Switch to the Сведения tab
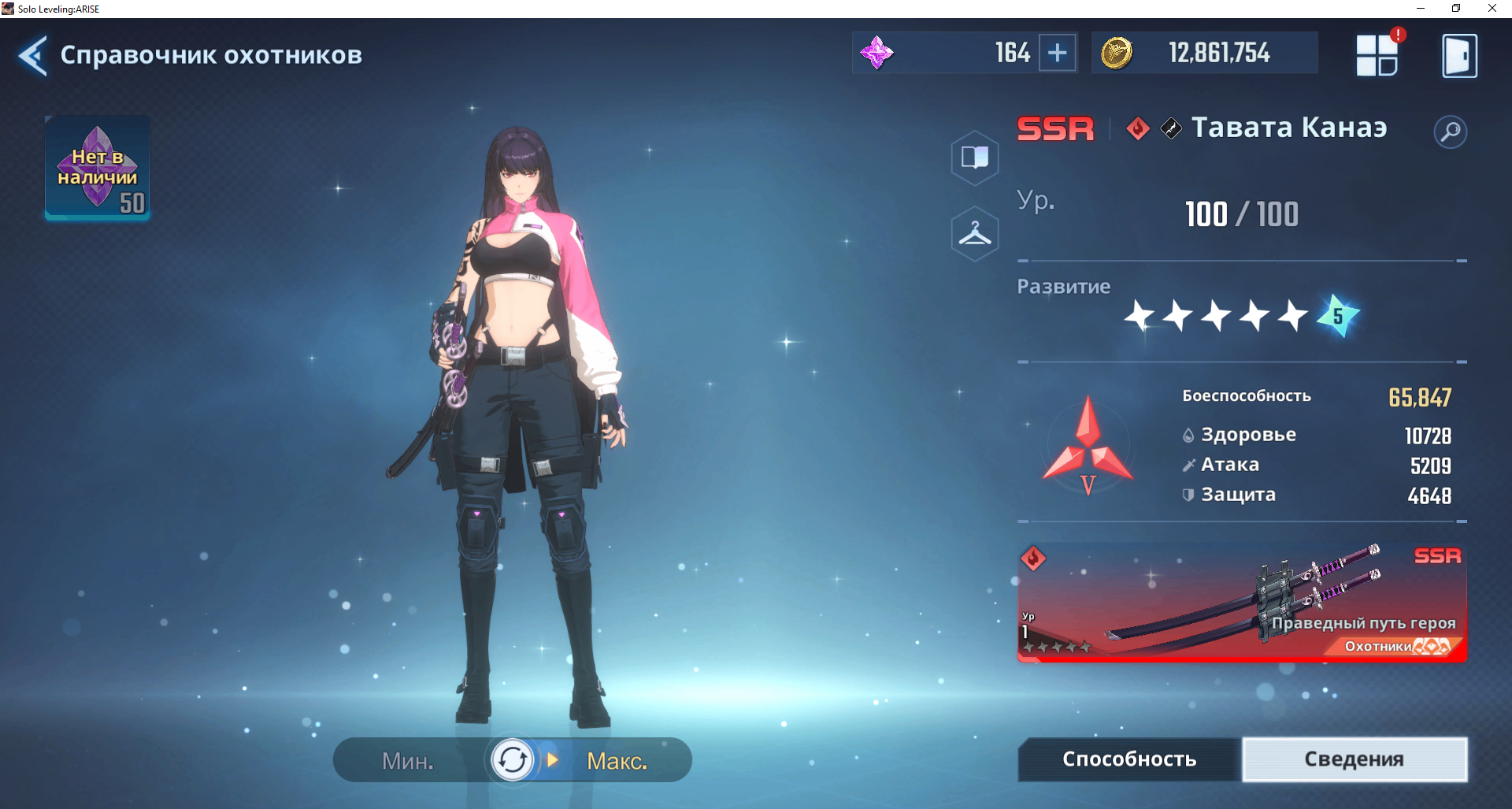 click(x=1354, y=759)
